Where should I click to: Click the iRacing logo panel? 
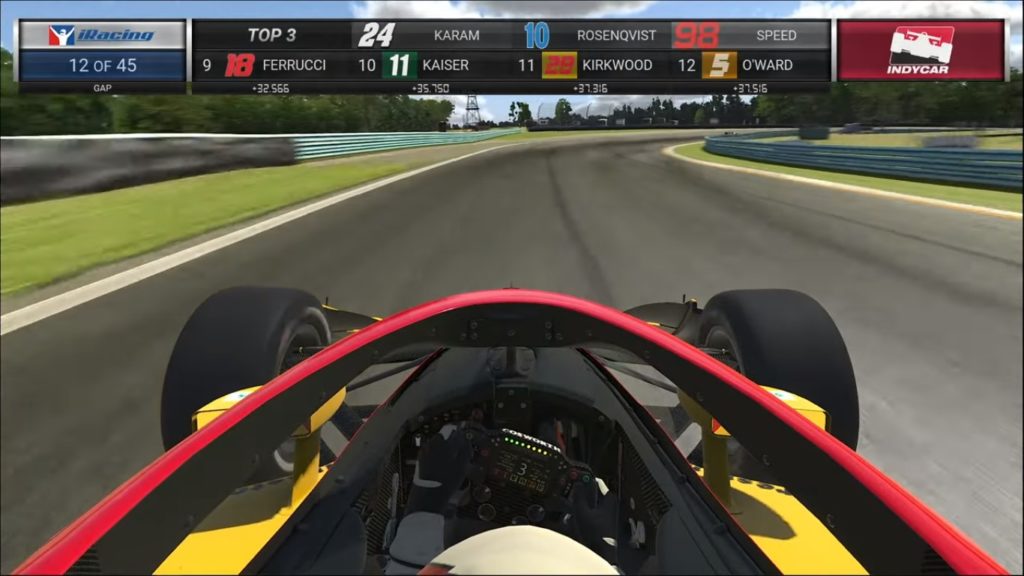(102, 35)
